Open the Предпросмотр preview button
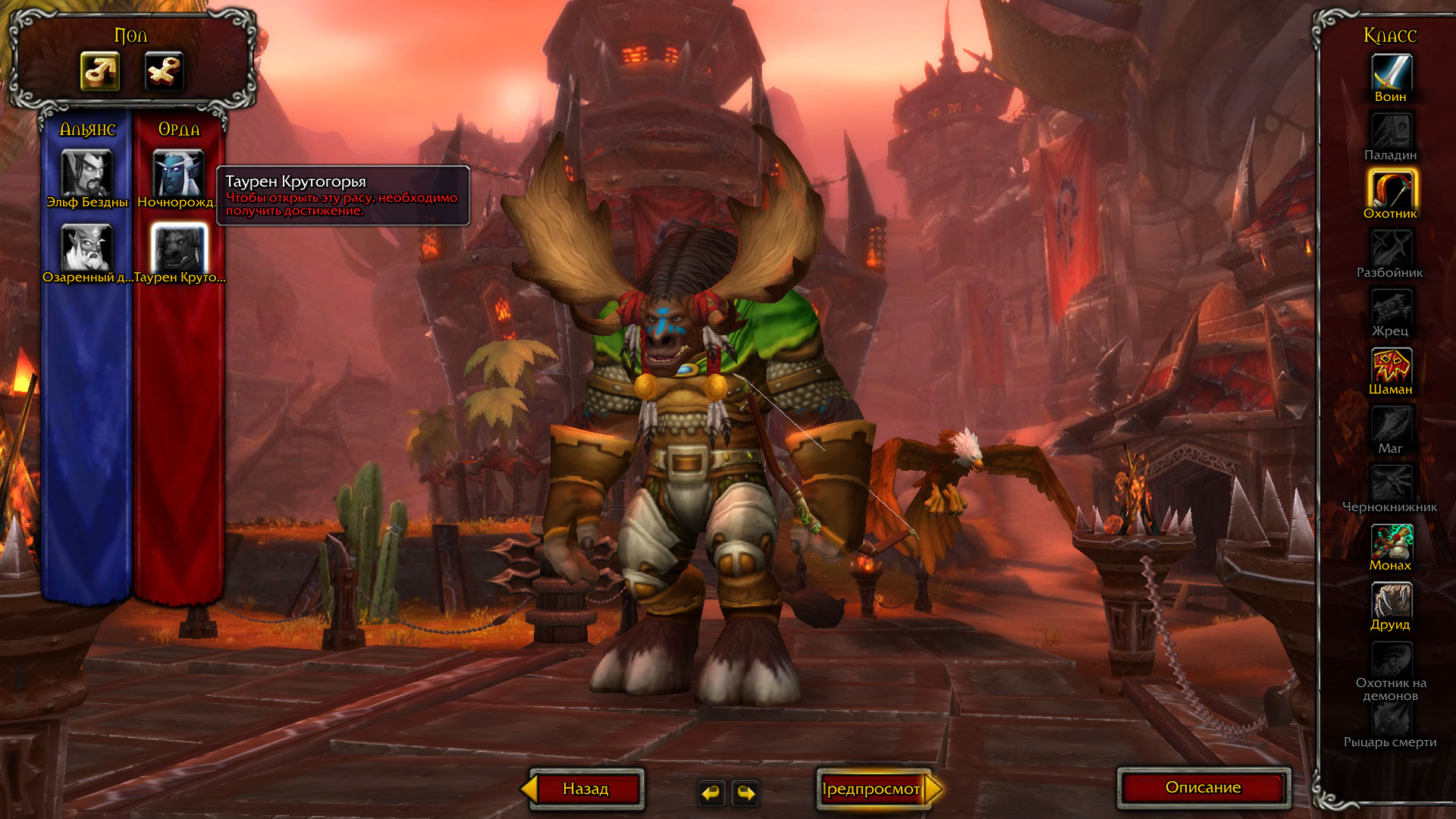 (872, 789)
